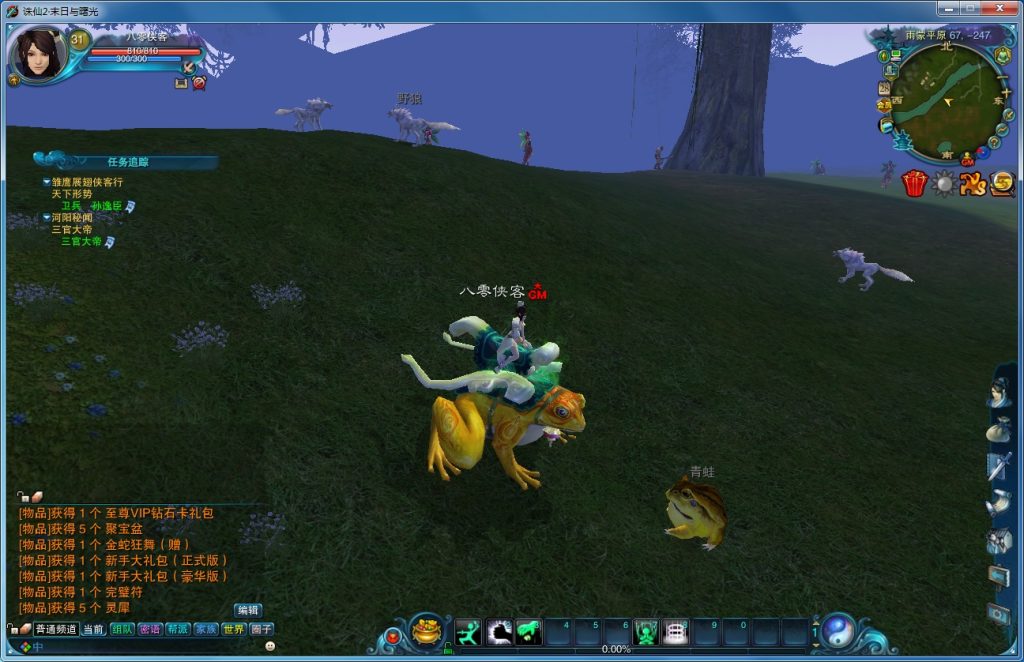Click the yin-yang orb on the hotbar
This screenshot has height=662, width=1024.
click(838, 631)
